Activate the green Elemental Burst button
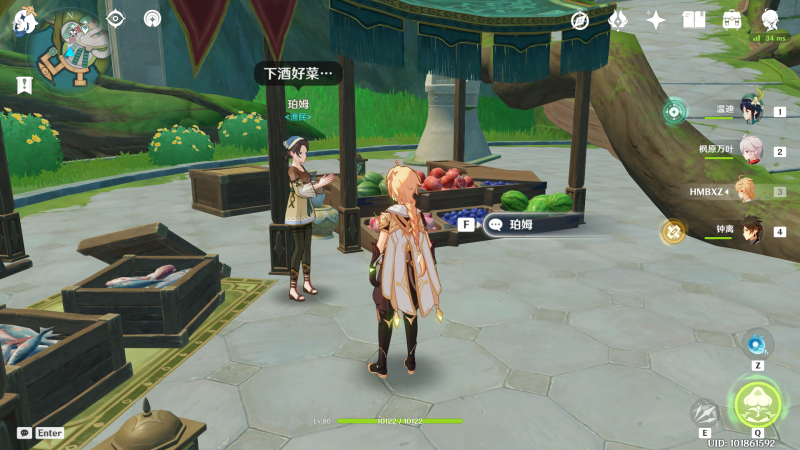 coord(757,404)
